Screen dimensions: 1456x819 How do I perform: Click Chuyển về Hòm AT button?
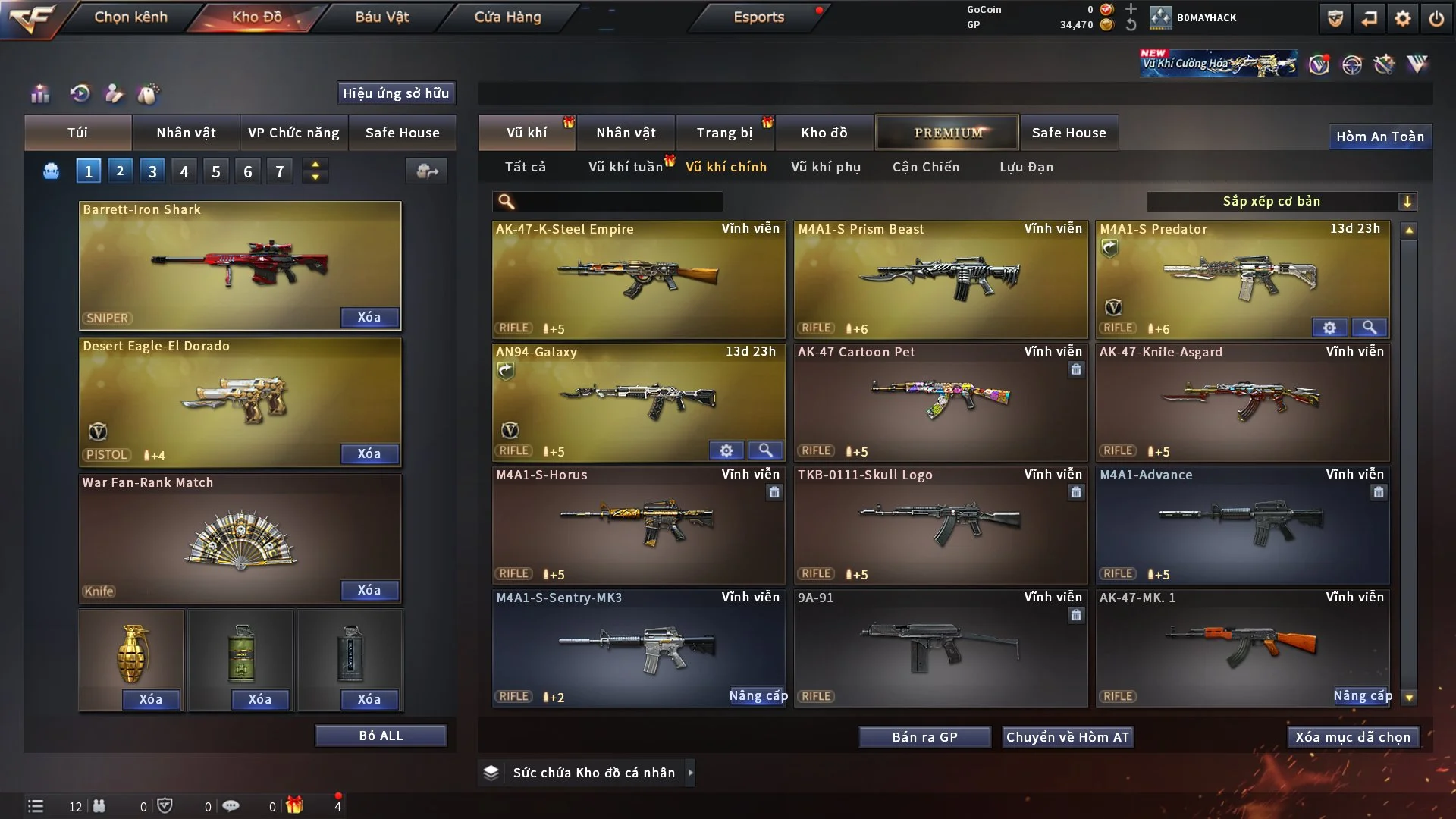1068,737
